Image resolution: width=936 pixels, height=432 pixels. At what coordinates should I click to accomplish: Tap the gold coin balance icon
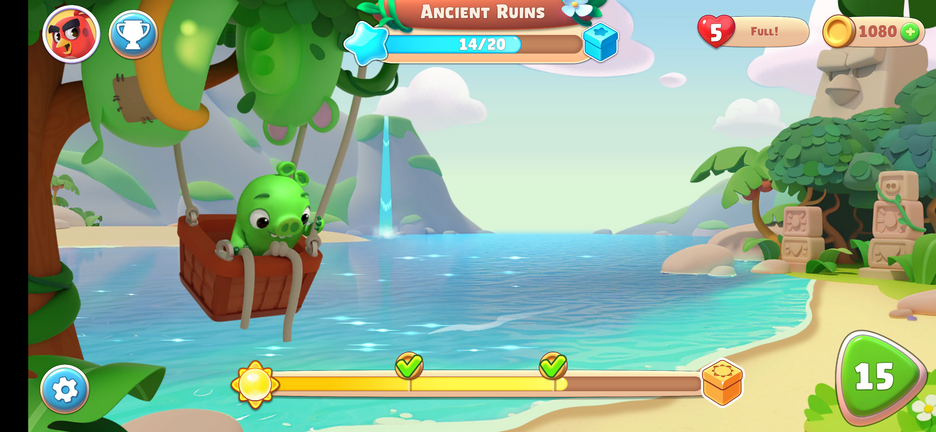tap(839, 32)
